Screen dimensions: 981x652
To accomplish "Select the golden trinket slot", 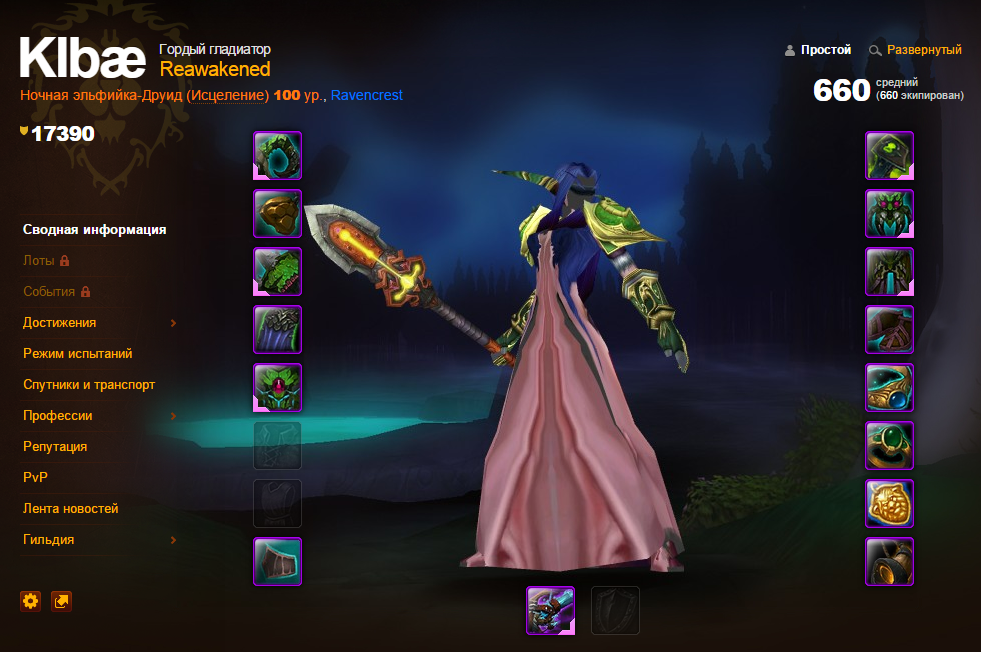I will point(889,504).
